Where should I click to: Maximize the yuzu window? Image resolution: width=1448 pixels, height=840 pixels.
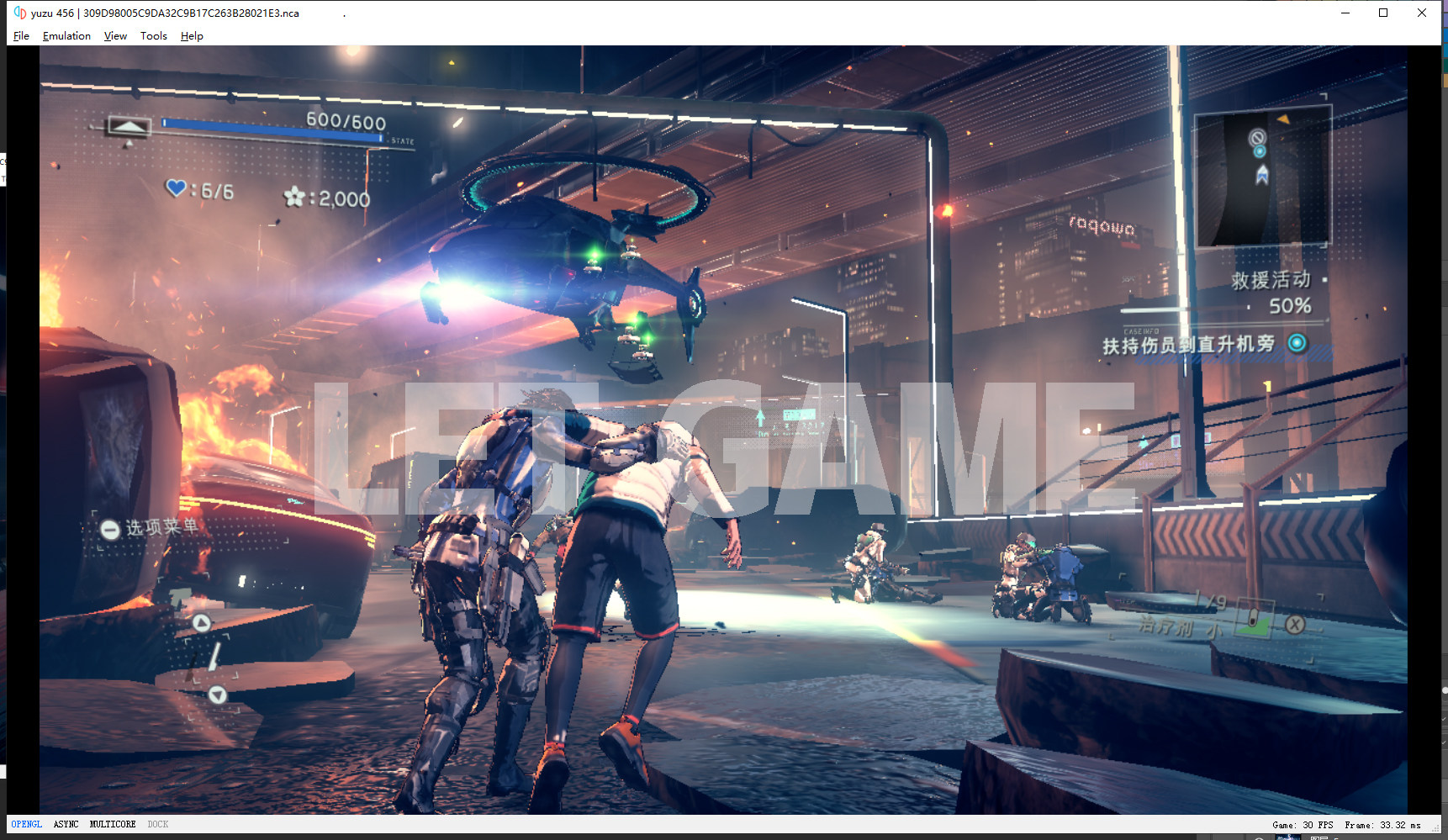(x=1383, y=13)
